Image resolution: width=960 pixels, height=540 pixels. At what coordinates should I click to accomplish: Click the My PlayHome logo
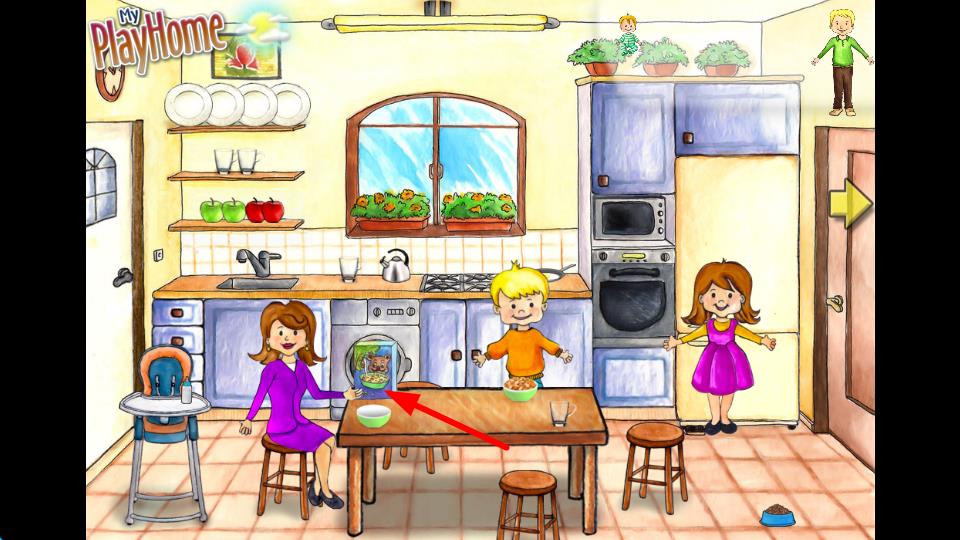coord(157,41)
